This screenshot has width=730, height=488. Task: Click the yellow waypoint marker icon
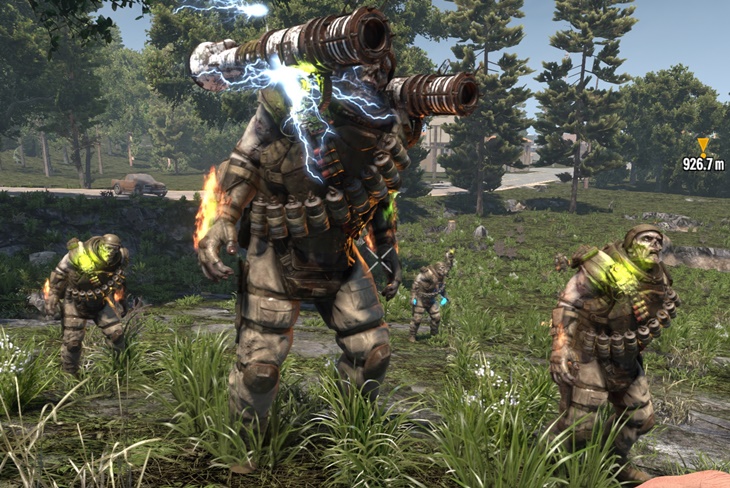(703, 146)
